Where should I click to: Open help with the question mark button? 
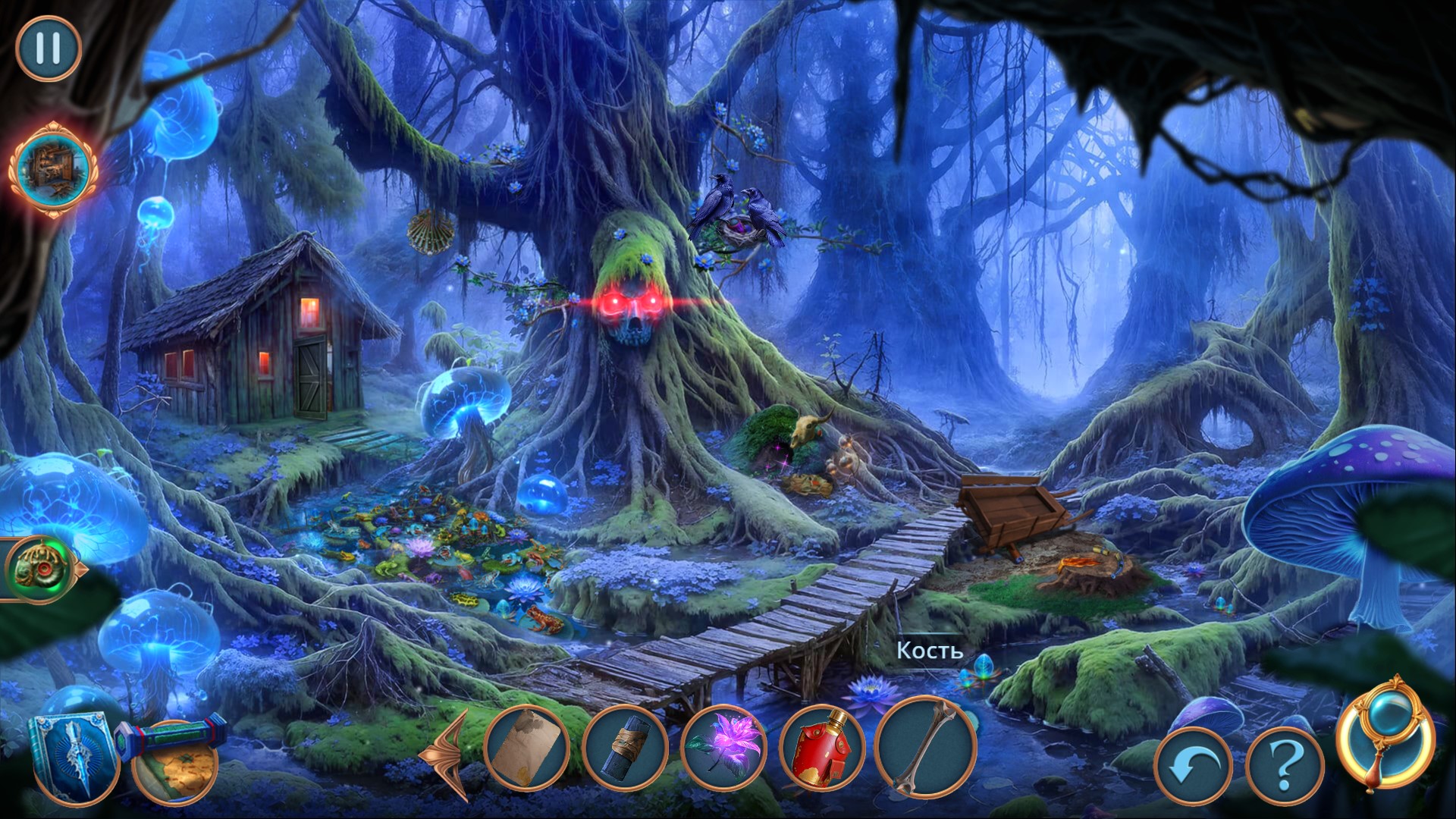[1284, 766]
